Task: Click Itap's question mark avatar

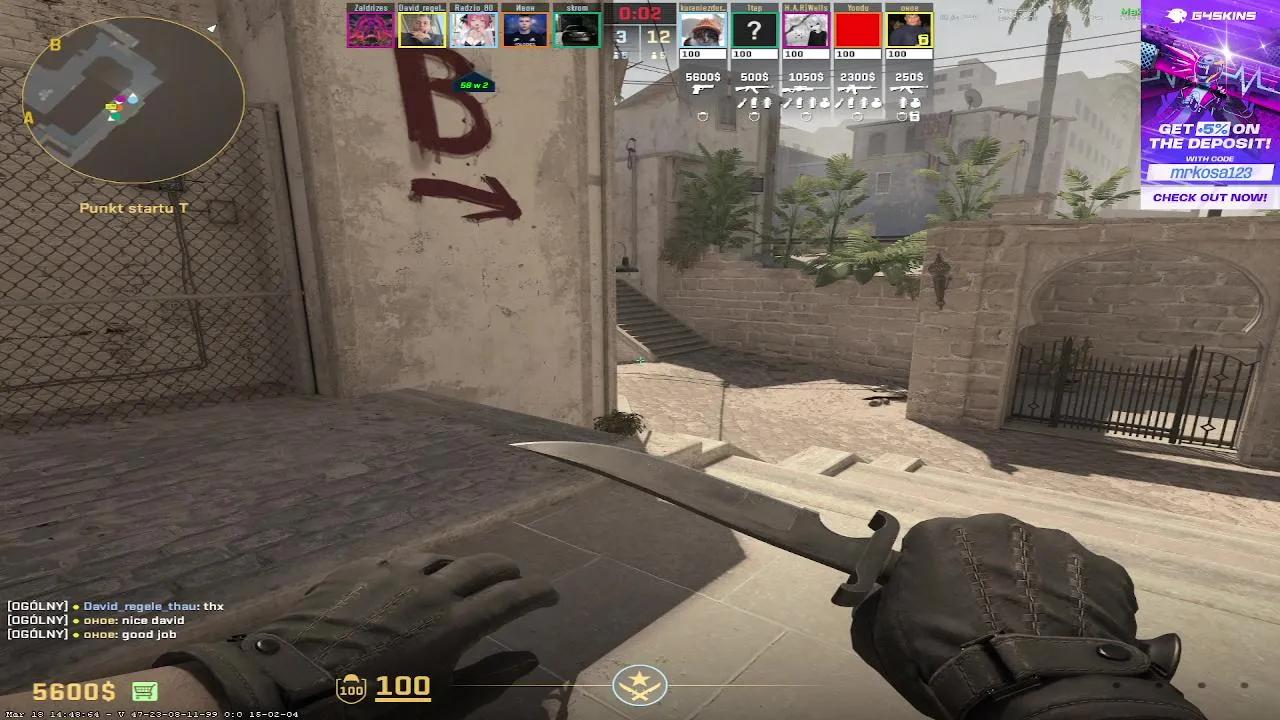Action: pyautogui.click(x=753, y=28)
